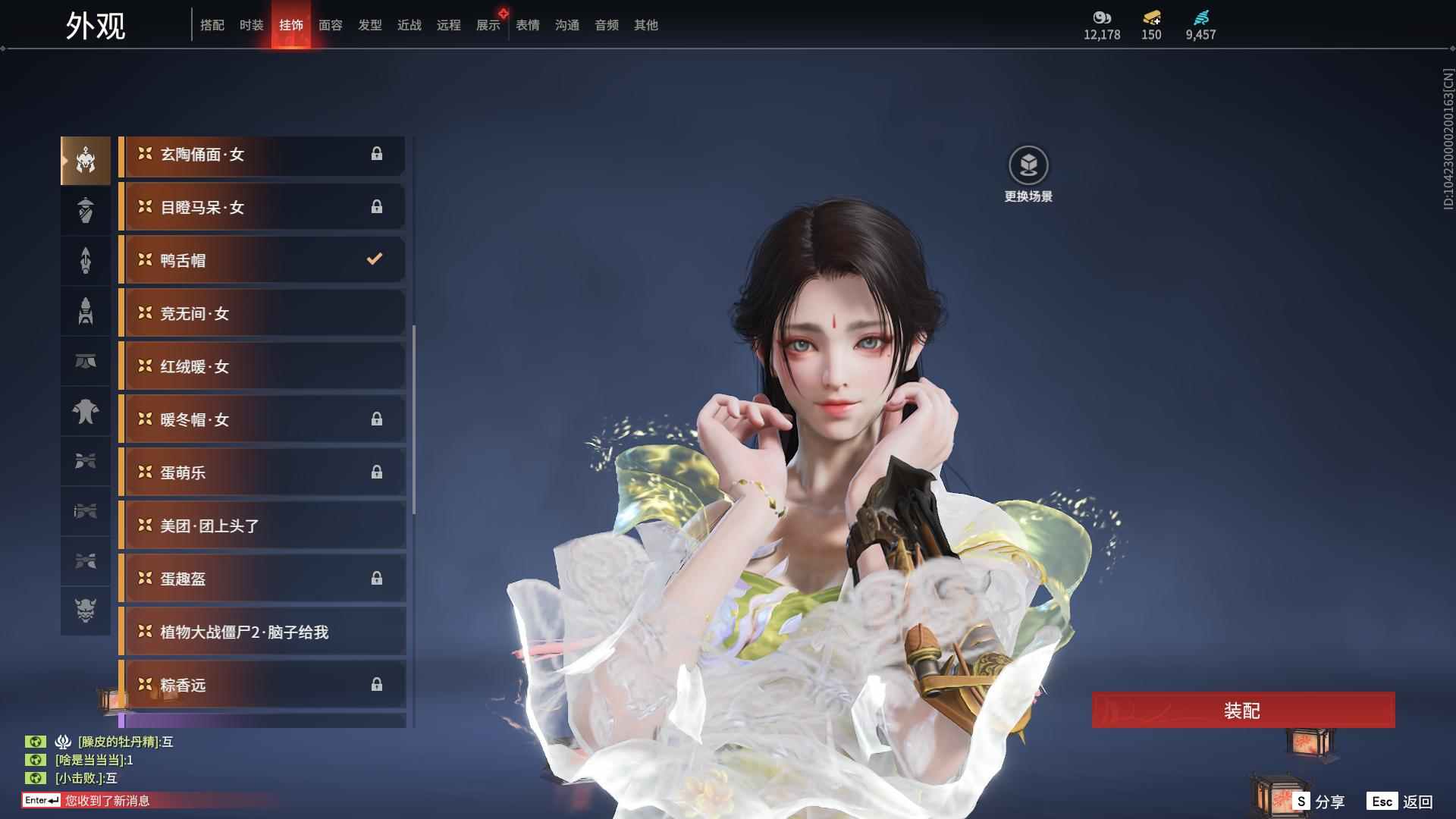Unequip 鸭舌帽 by clicking its checkmark
Viewport: 1456px width, 819px height.
[373, 259]
